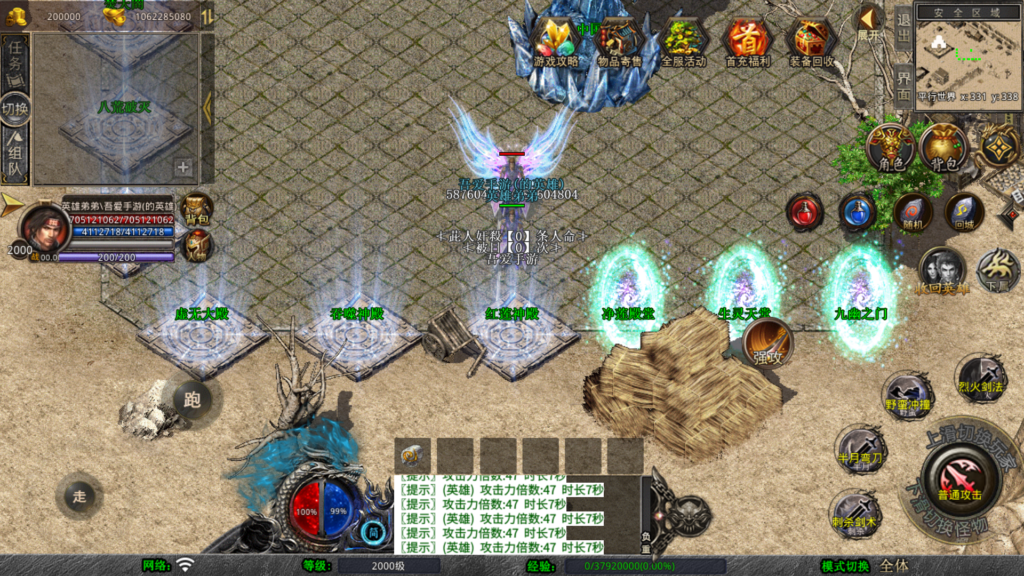The width and height of the screenshot is (1024, 576).
Task: Open the 全服活动 server events
Action: pyautogui.click(x=684, y=43)
